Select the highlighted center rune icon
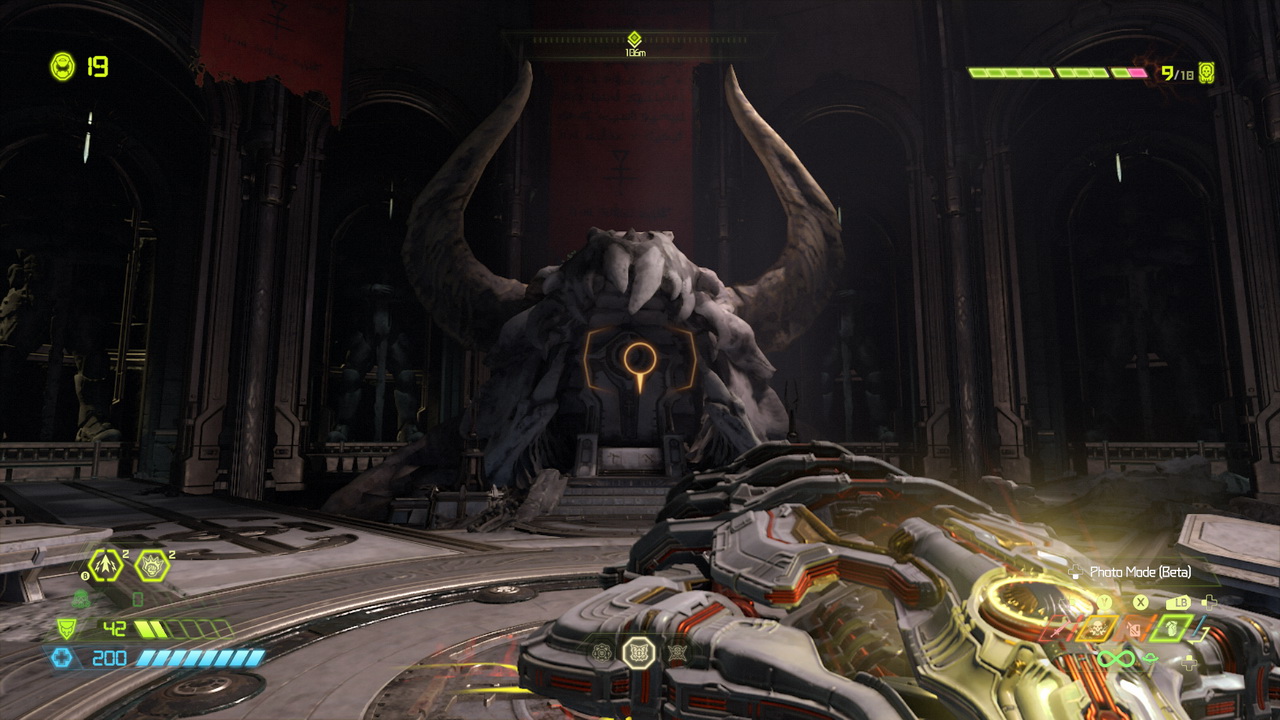The height and width of the screenshot is (720, 1280). pyautogui.click(x=638, y=653)
